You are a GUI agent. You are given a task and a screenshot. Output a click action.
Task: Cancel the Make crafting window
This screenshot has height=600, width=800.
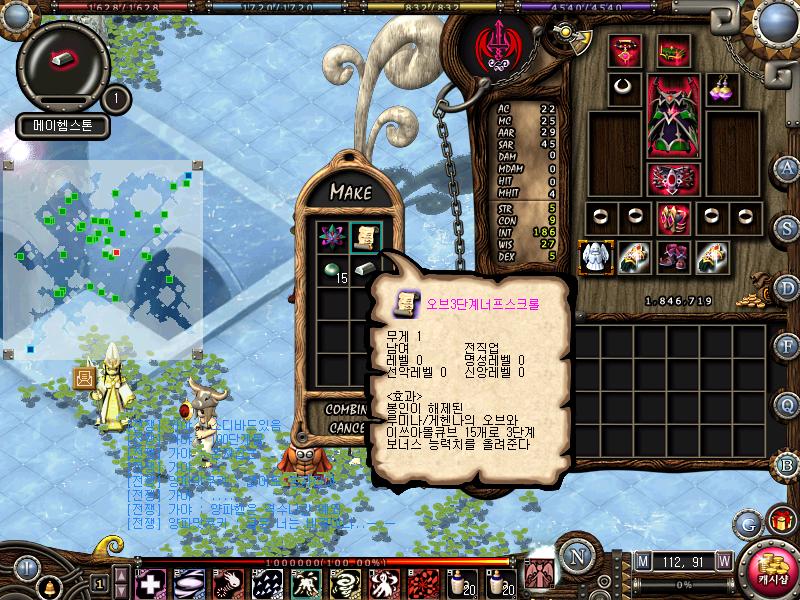(x=347, y=428)
